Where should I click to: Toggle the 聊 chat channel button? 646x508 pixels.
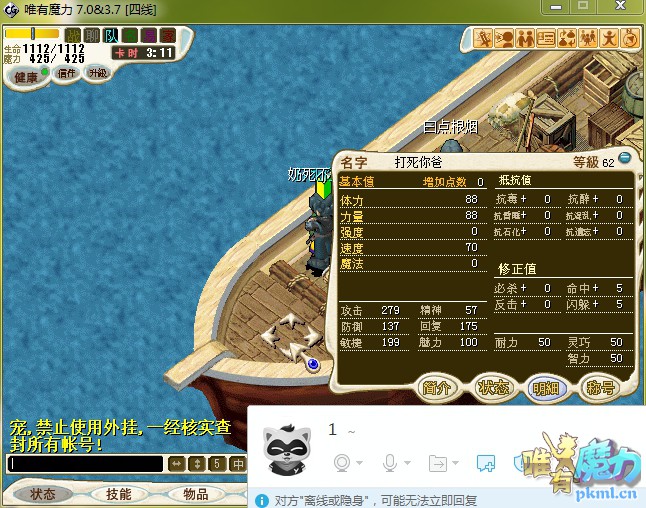click(92, 35)
